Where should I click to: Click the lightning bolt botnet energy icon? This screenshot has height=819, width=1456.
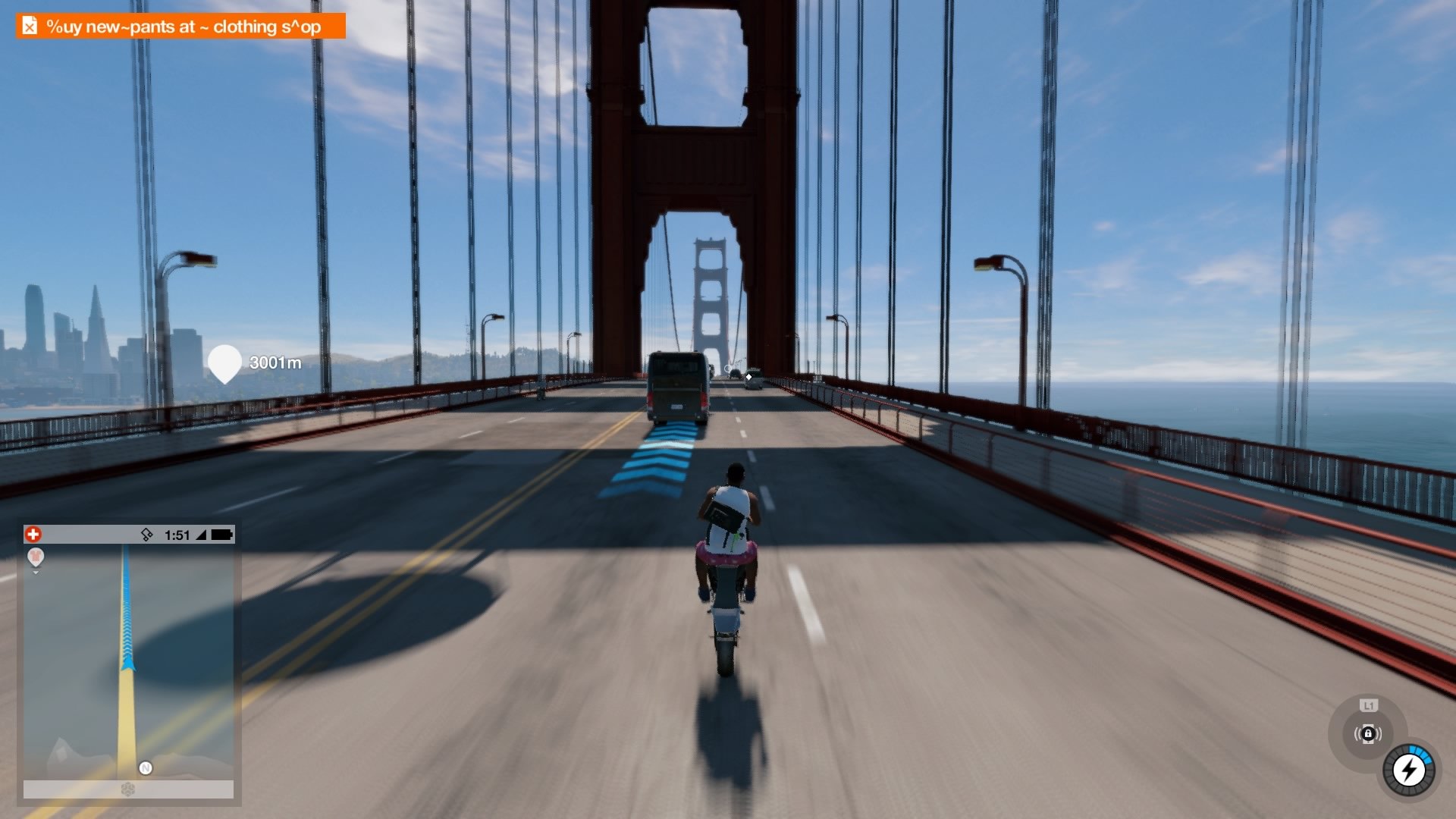coord(1408,770)
